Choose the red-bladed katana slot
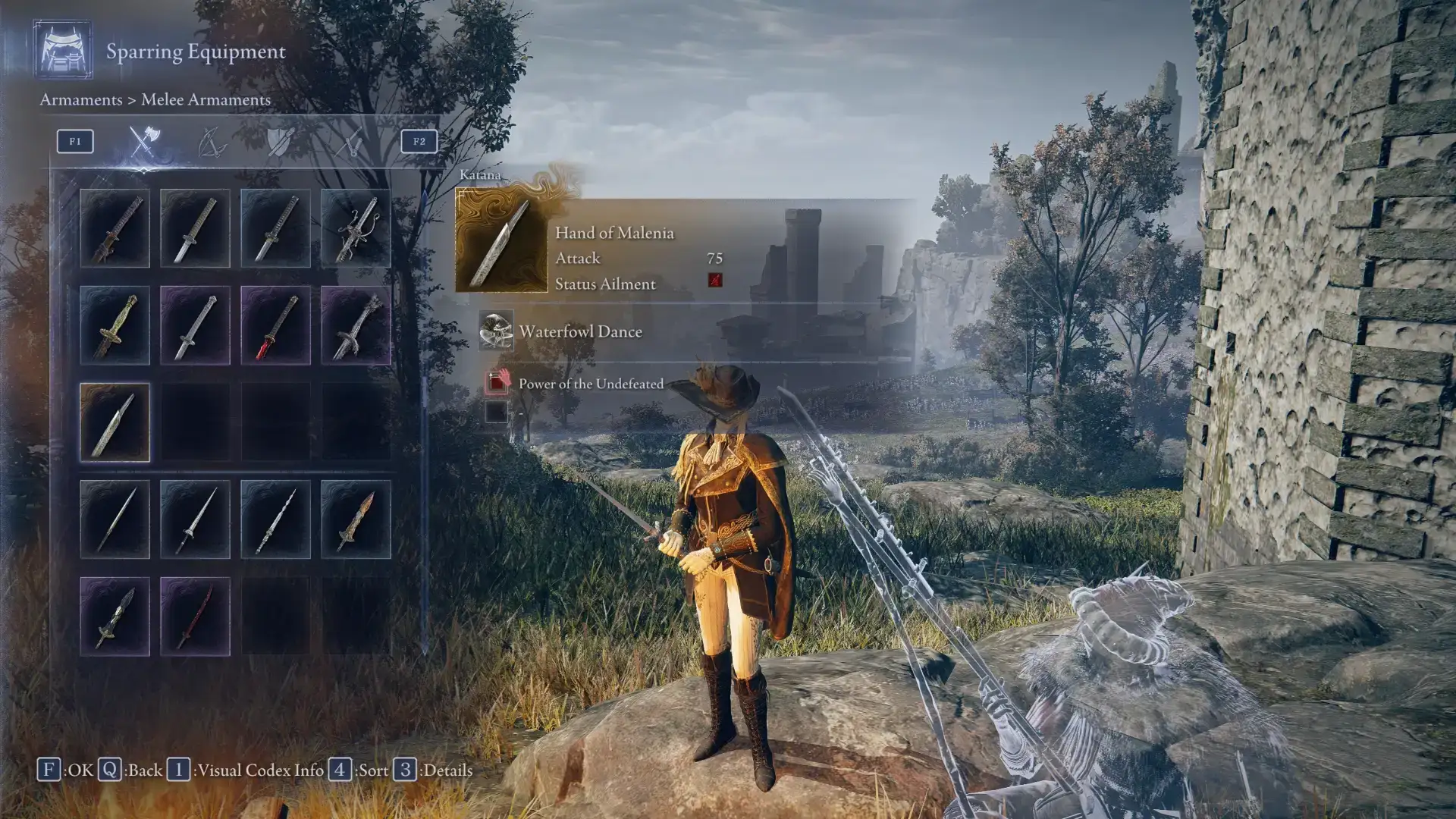 click(275, 325)
